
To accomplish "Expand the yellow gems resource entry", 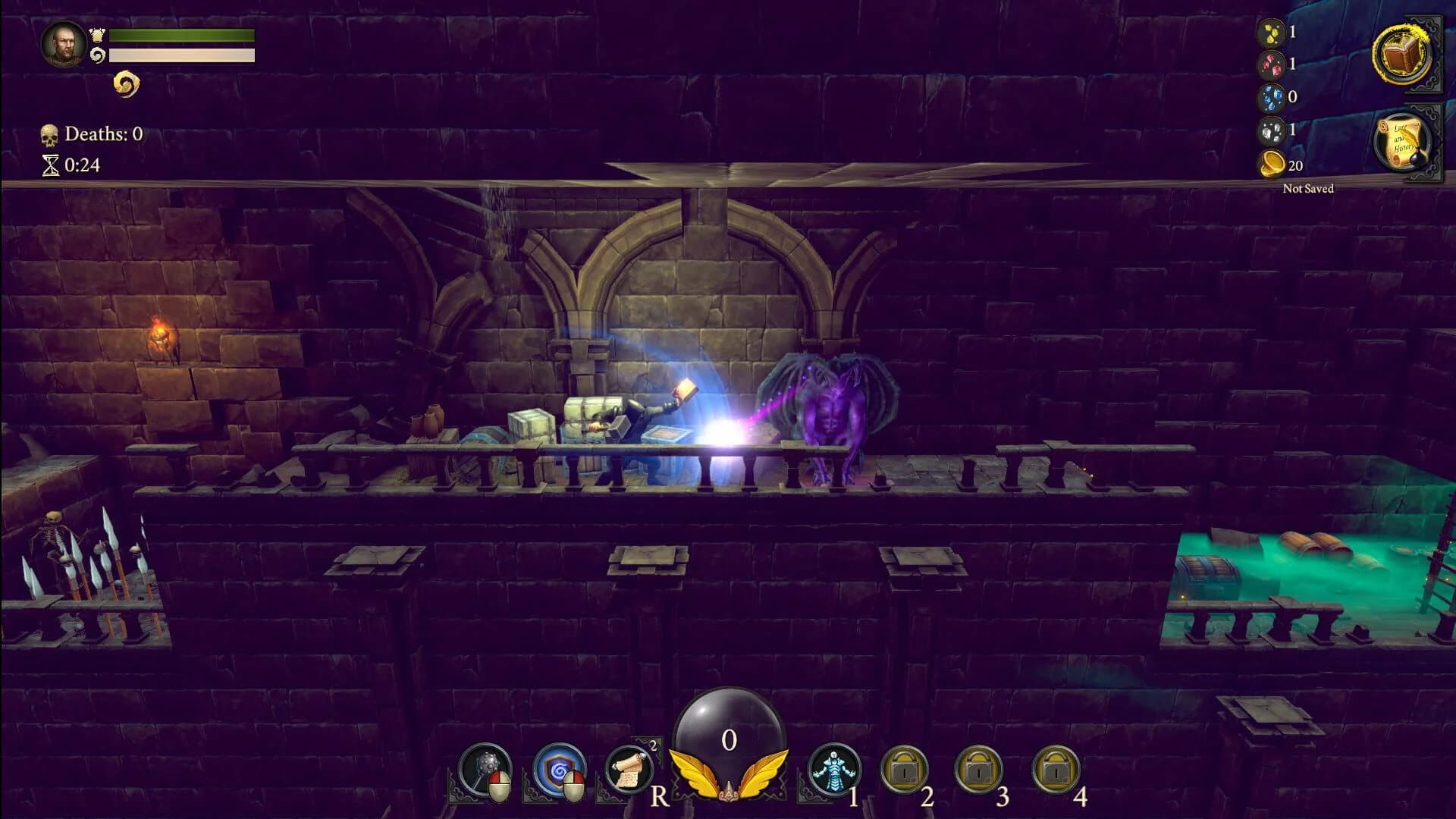I will (1274, 32).
